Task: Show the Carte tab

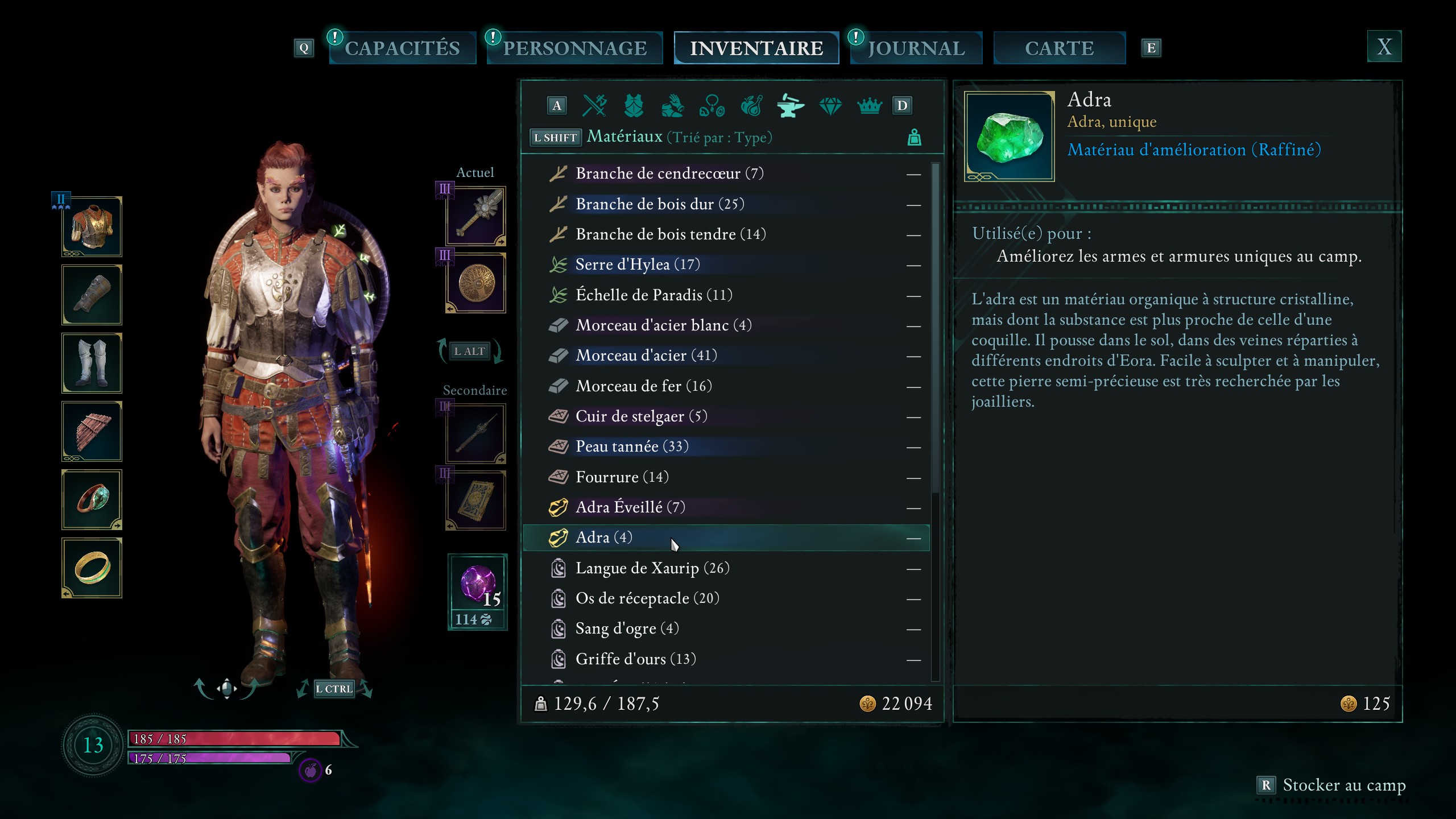Action: point(1059,48)
